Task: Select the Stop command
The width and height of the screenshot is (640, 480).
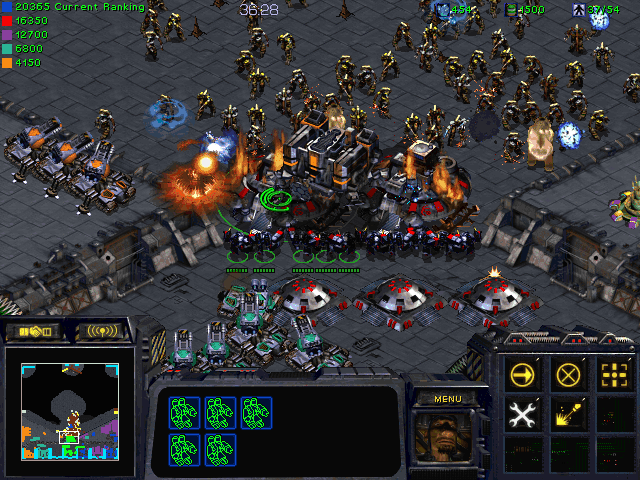Action: click(569, 375)
